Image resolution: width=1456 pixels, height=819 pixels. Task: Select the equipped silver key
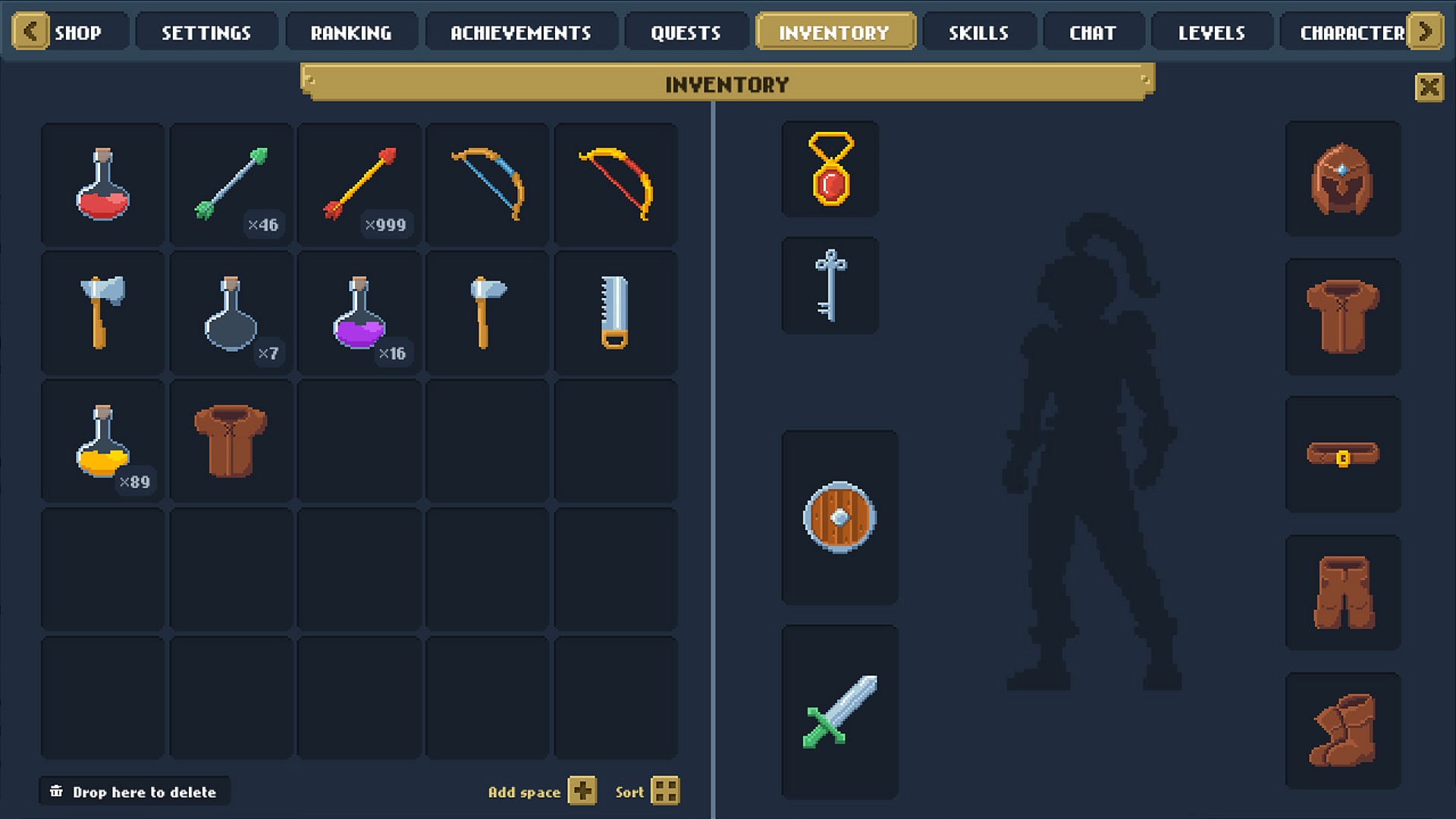(830, 285)
